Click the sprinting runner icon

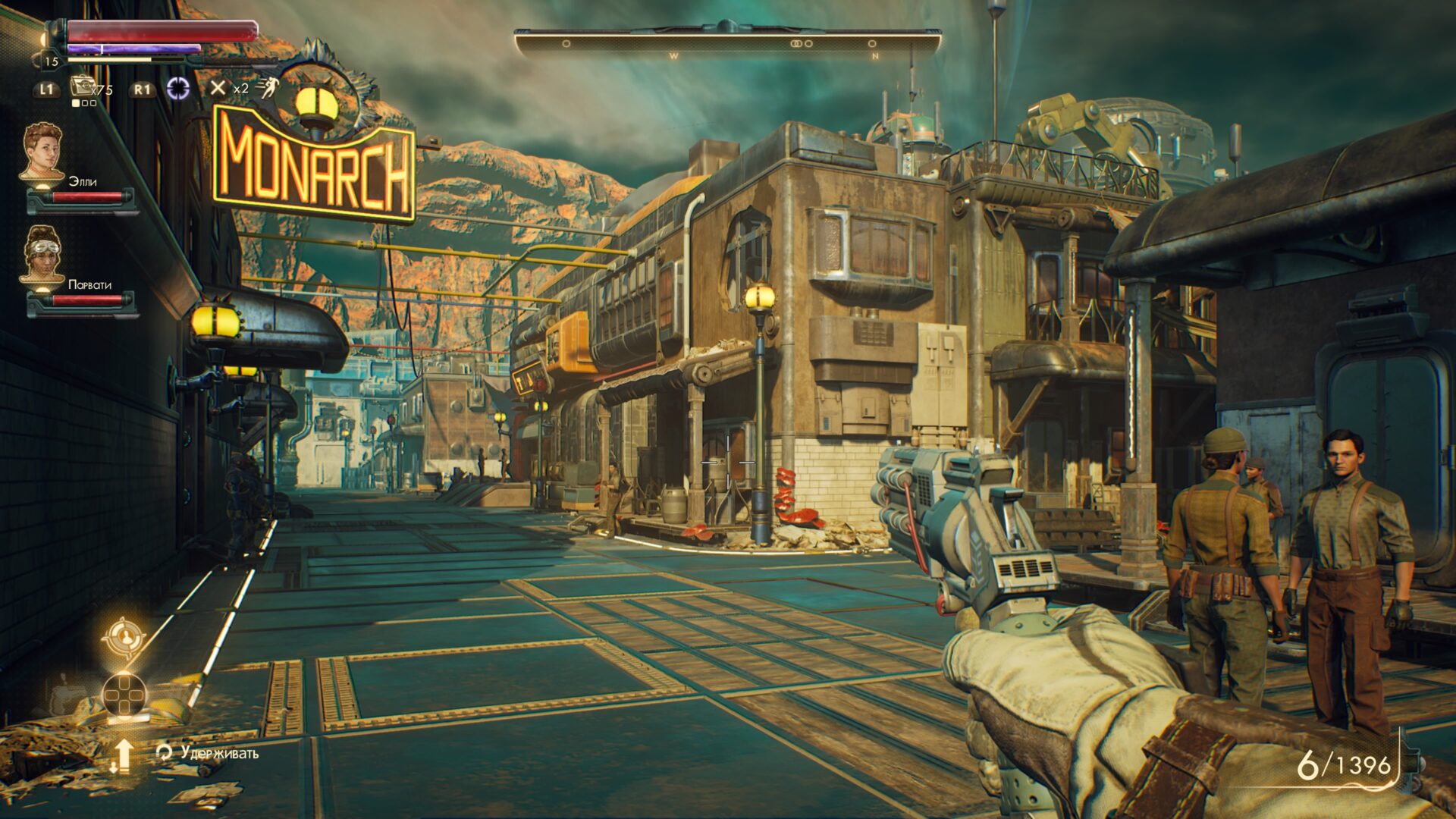coord(267,88)
